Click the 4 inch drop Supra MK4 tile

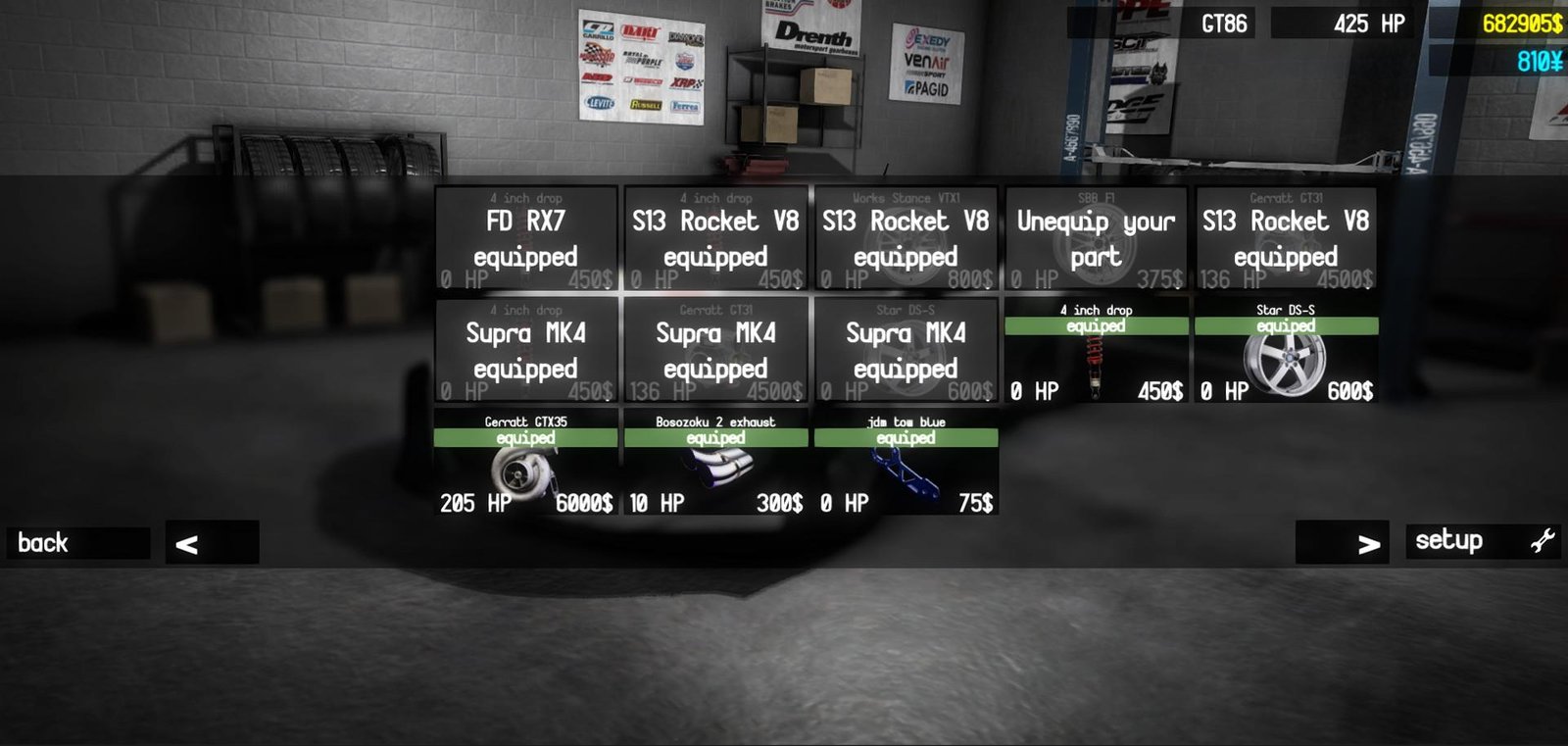pyautogui.click(x=526, y=351)
